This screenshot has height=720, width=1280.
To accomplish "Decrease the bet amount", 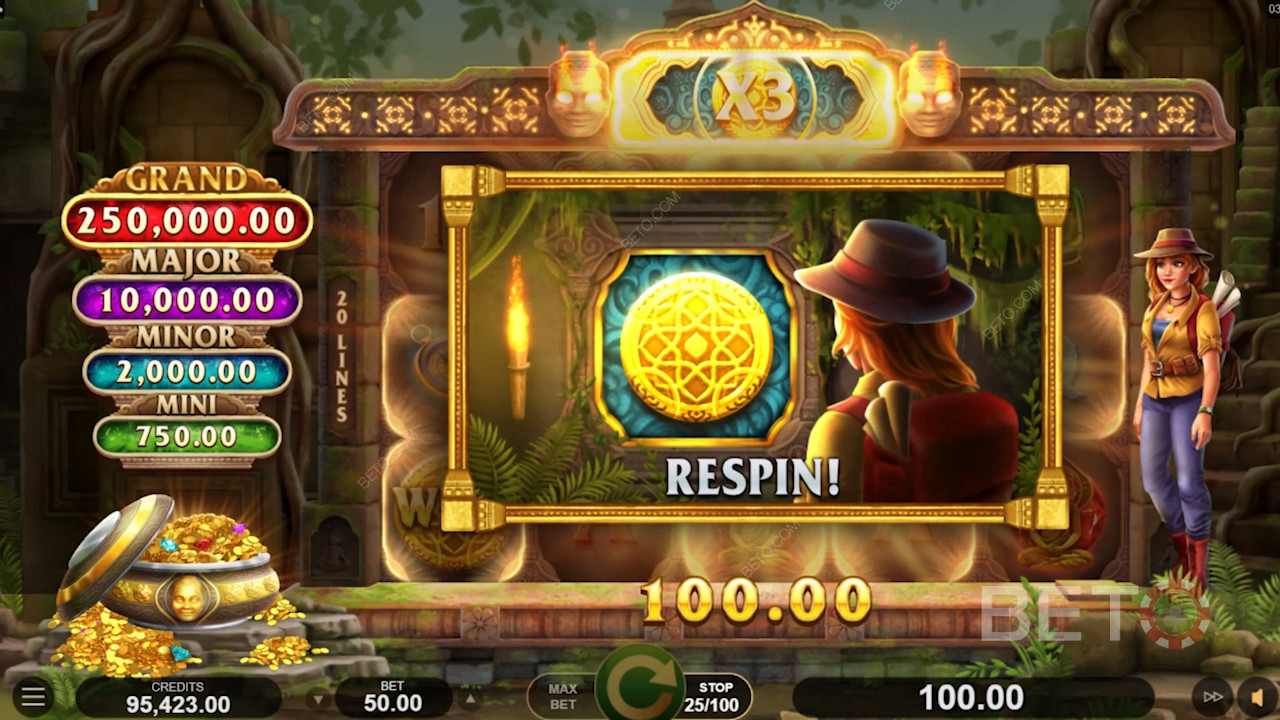I will coord(318,698).
